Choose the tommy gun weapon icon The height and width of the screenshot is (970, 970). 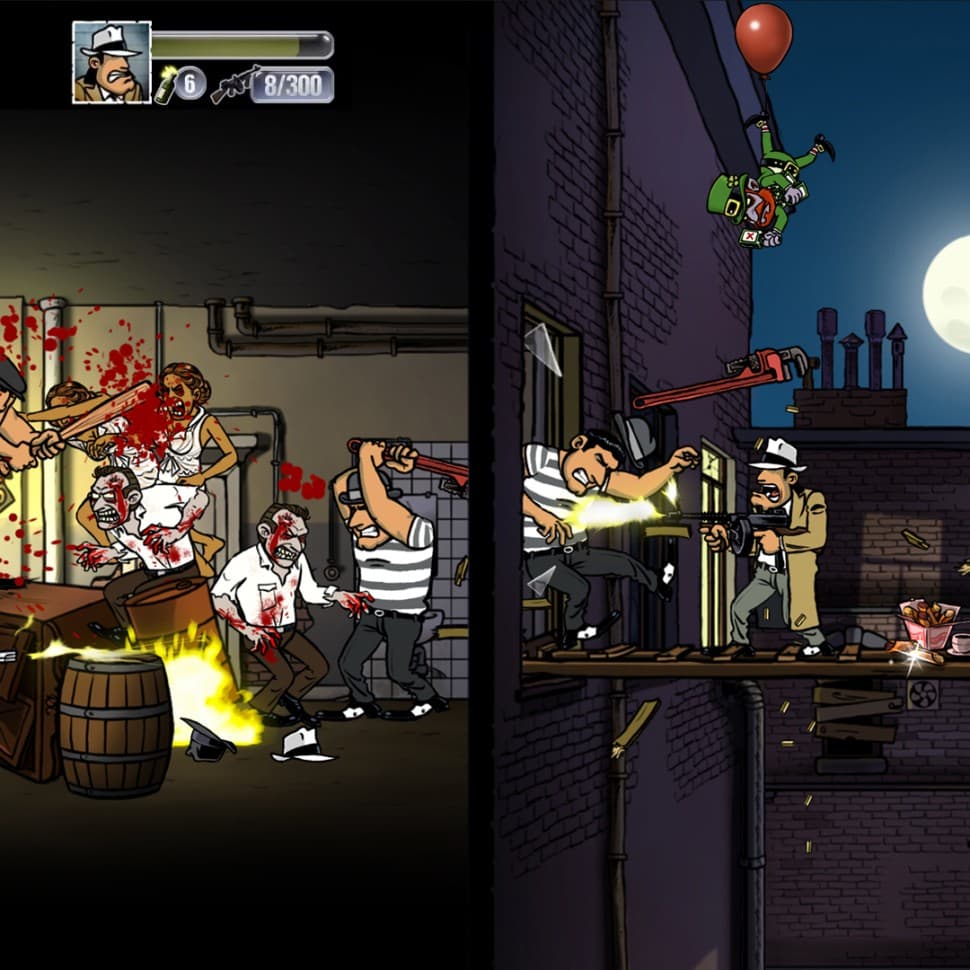tap(236, 84)
